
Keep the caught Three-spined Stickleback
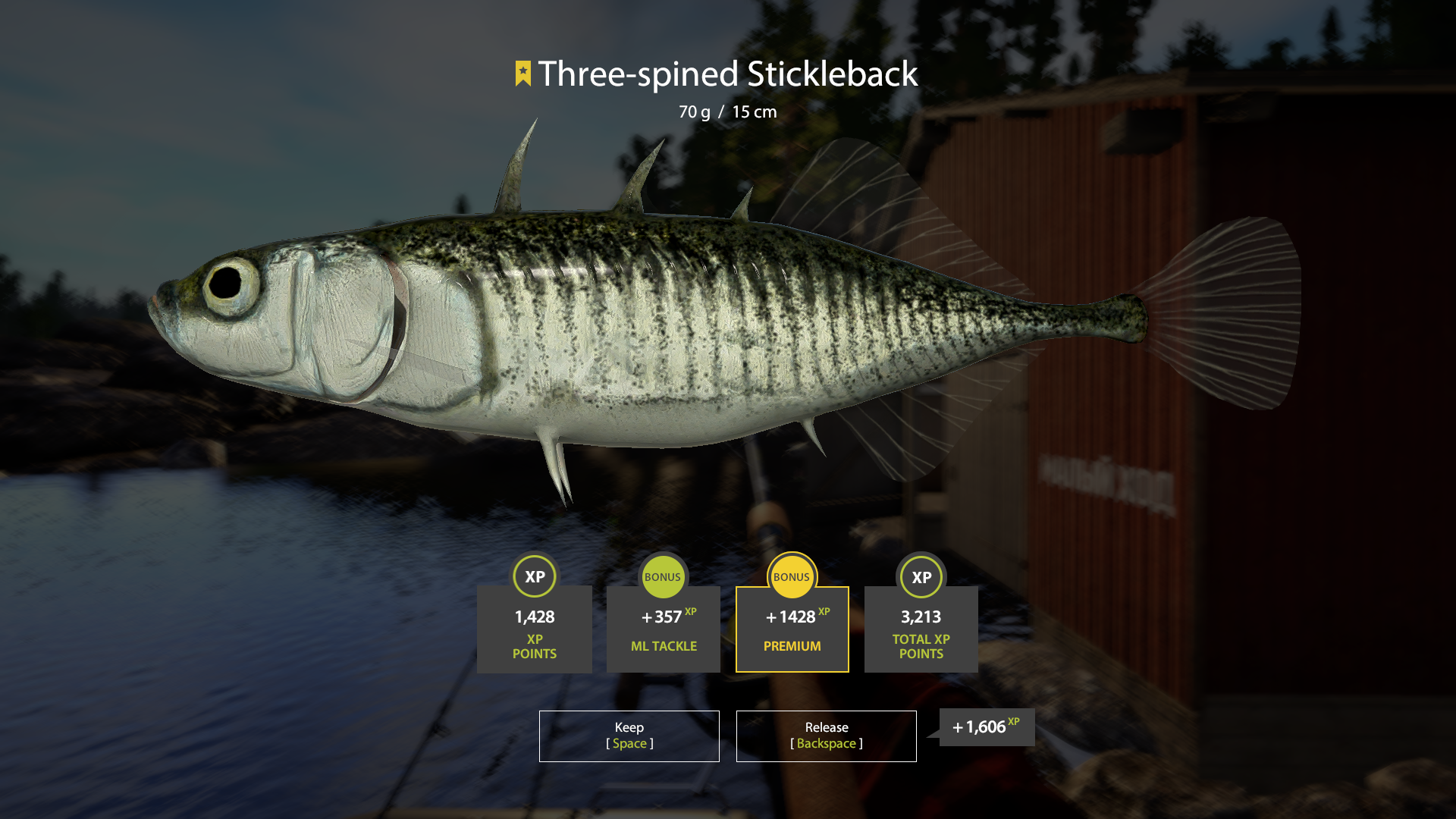(x=629, y=736)
